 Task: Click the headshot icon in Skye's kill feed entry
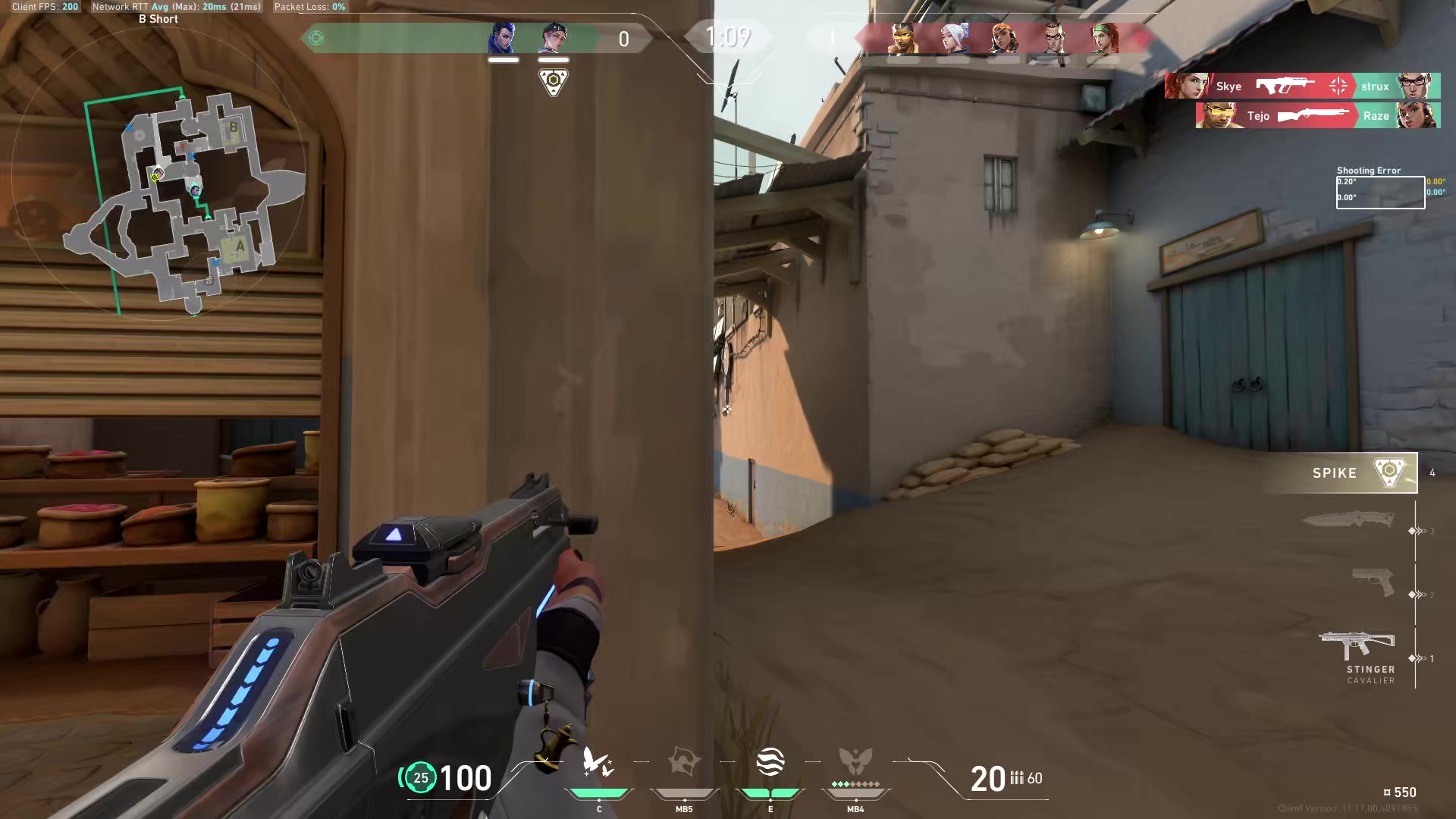pyautogui.click(x=1338, y=86)
